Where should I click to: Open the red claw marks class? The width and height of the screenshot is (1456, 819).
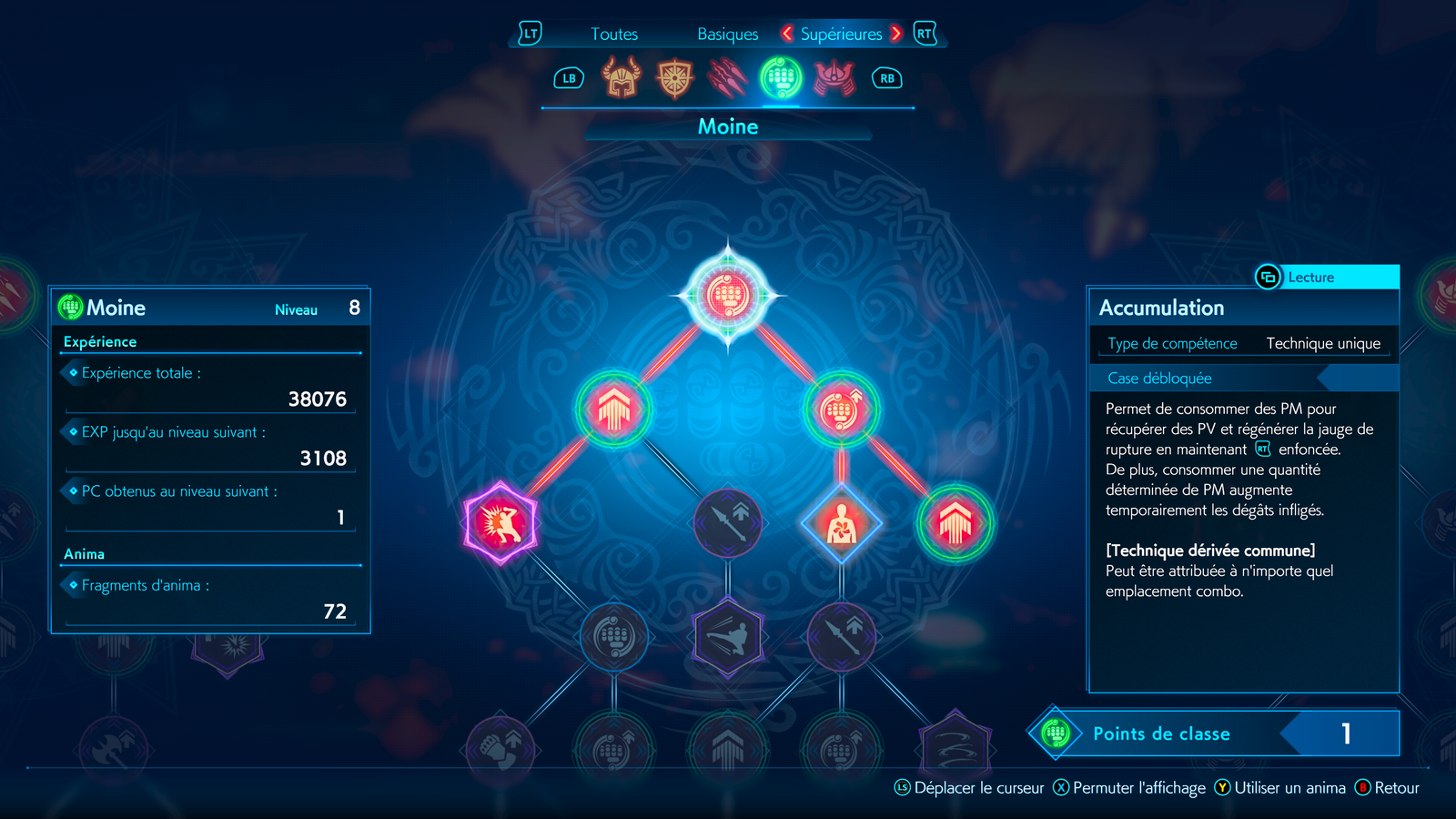[x=727, y=78]
